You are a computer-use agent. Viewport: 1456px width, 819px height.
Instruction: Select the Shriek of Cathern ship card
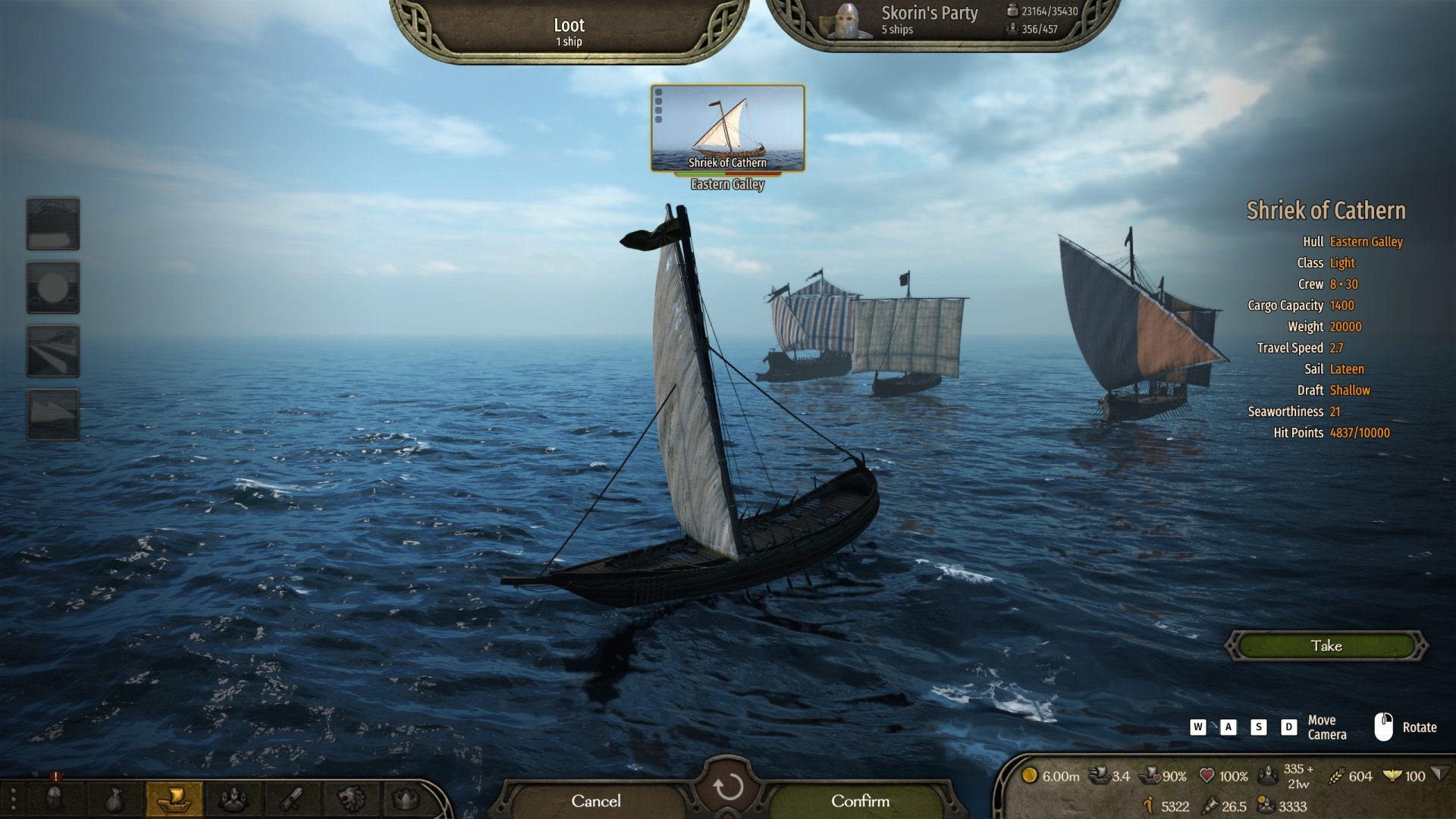[727, 128]
